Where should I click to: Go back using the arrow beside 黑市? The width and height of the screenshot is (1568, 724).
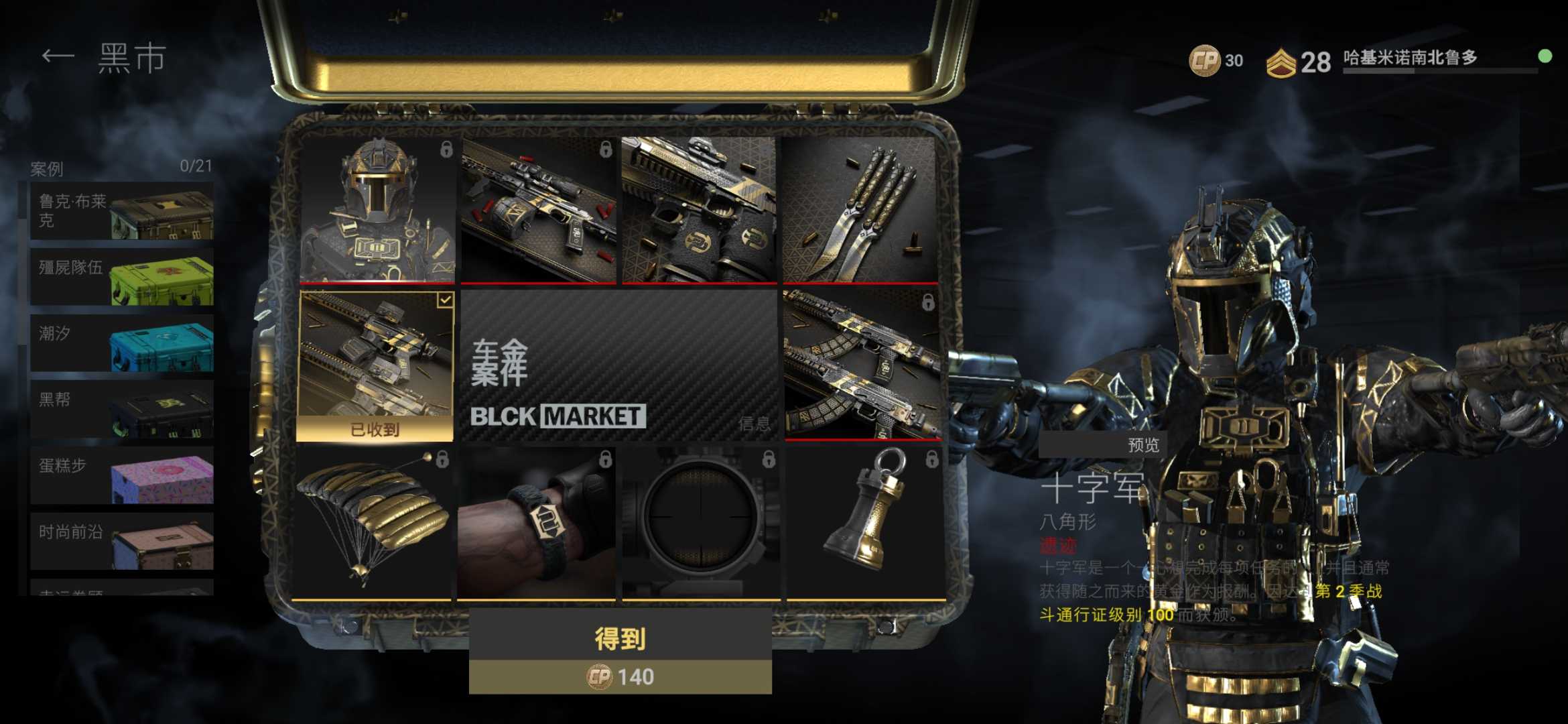pos(58,57)
